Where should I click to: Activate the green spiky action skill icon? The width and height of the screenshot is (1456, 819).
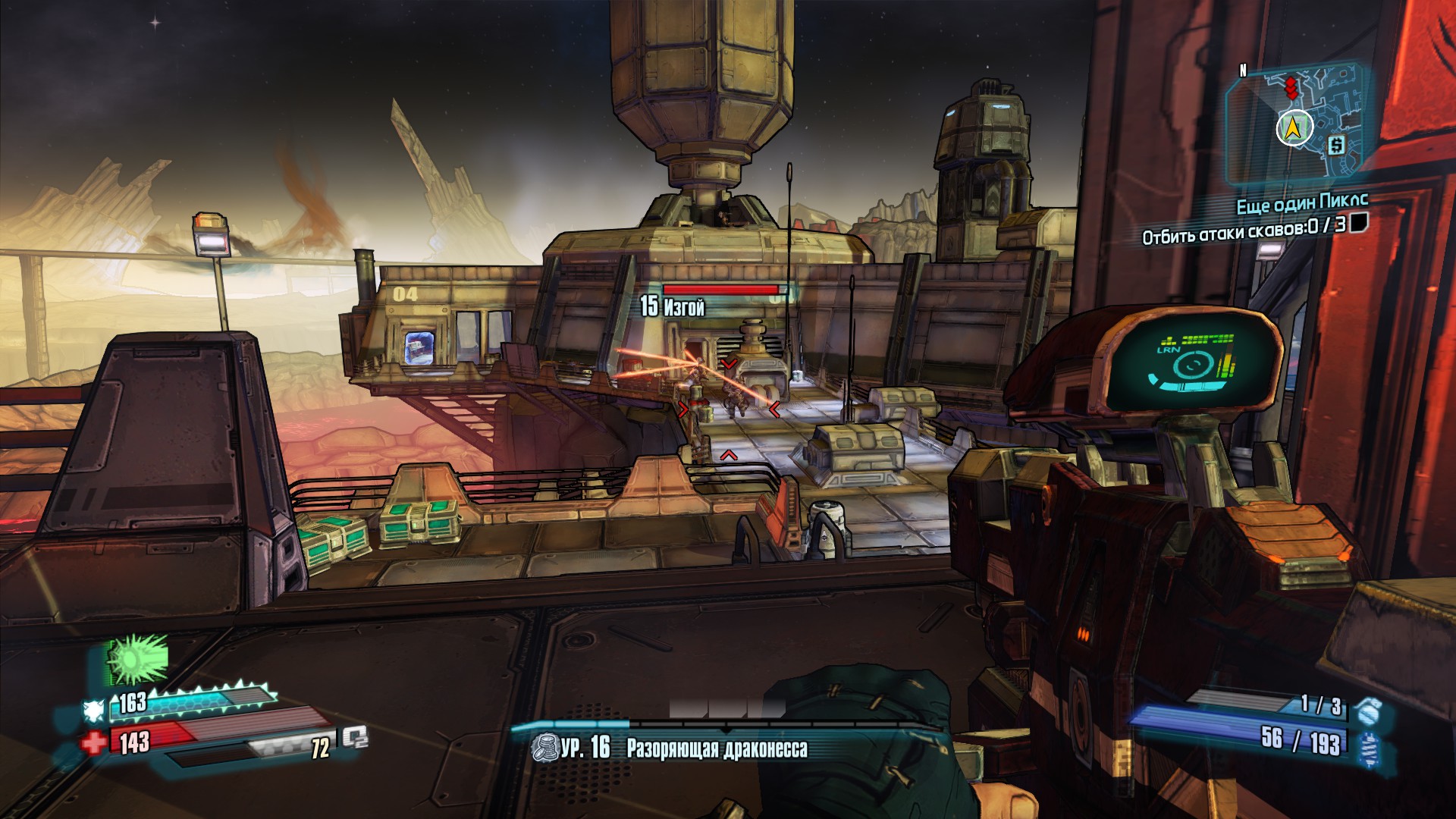136,660
